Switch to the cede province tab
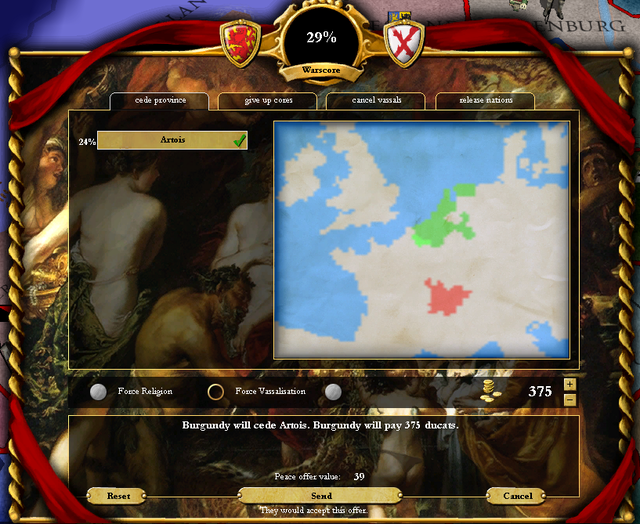Screen dimensions: 640x524 (158, 101)
